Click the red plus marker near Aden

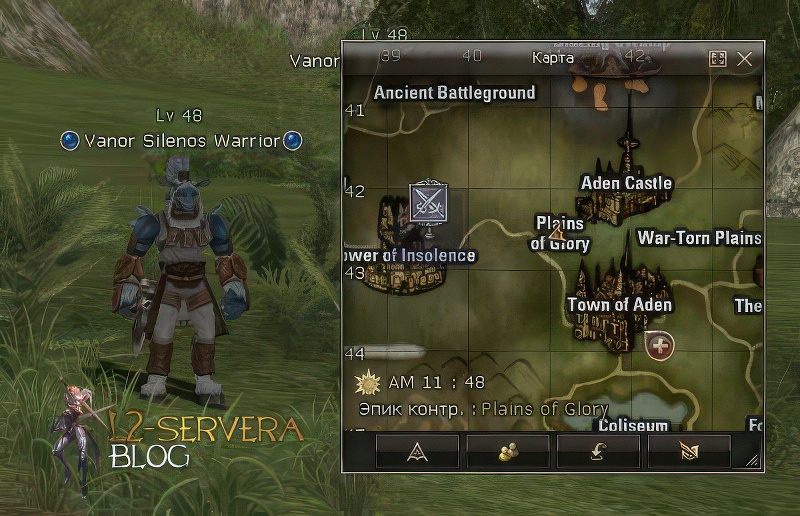tap(659, 346)
